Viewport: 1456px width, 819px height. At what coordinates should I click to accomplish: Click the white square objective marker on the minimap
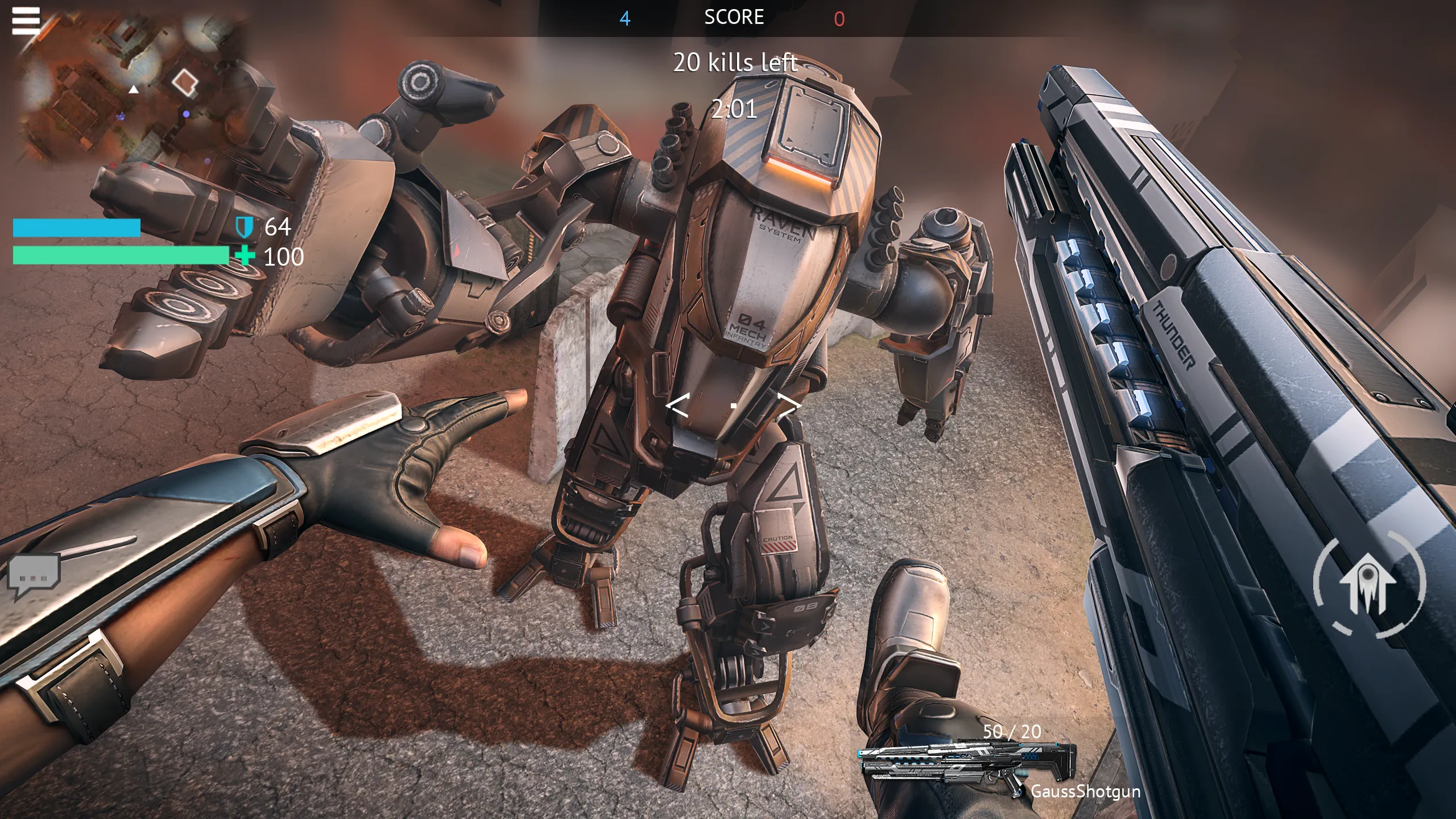tap(185, 82)
